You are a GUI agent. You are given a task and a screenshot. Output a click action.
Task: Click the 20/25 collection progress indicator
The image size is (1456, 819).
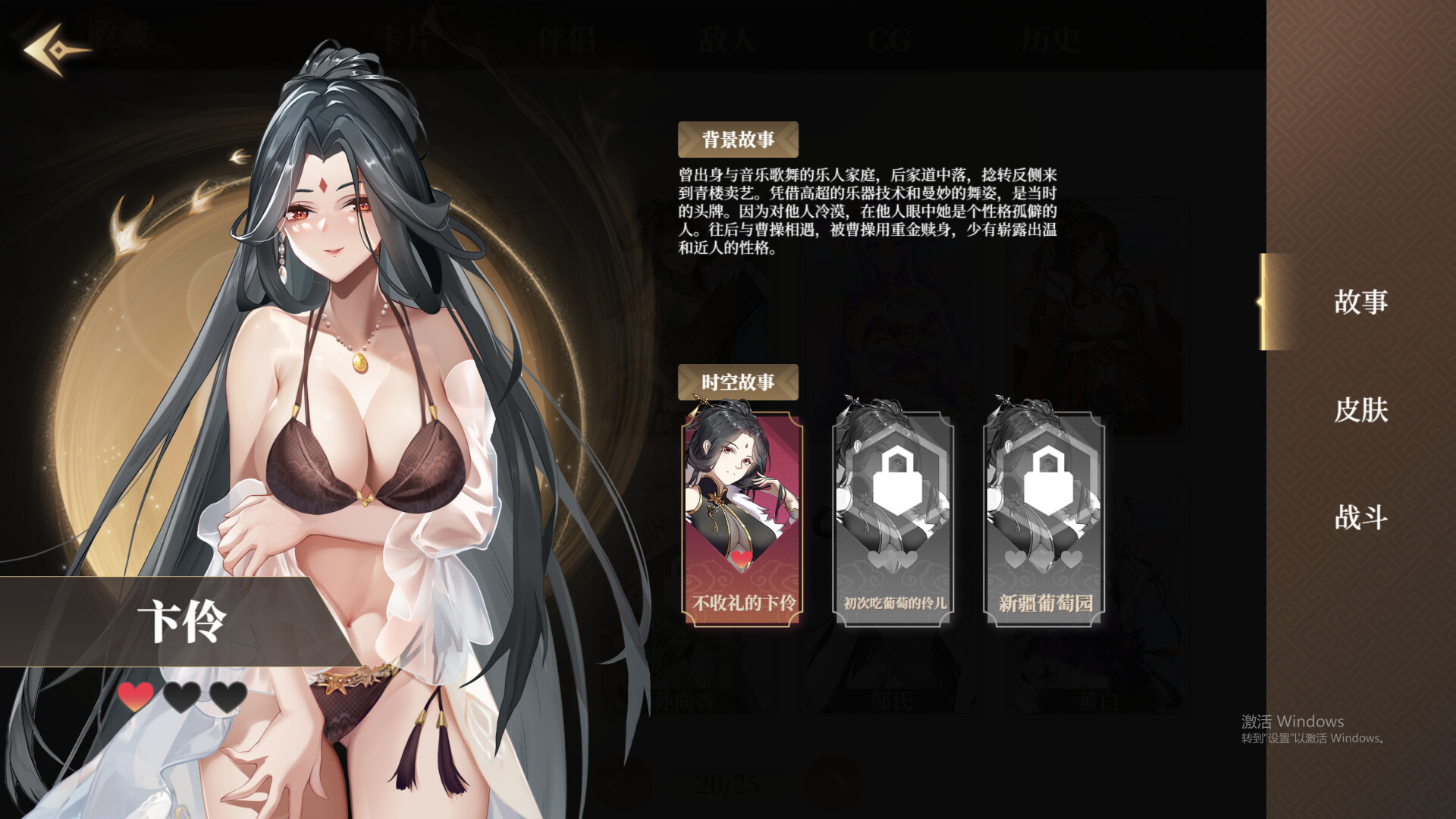pos(729,785)
